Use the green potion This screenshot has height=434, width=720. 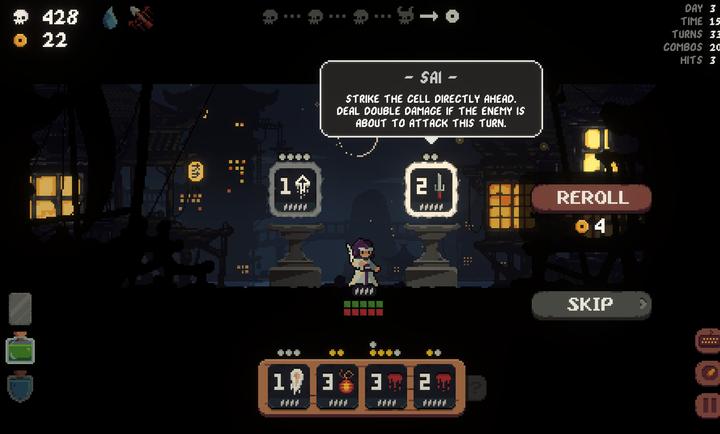pos(20,350)
